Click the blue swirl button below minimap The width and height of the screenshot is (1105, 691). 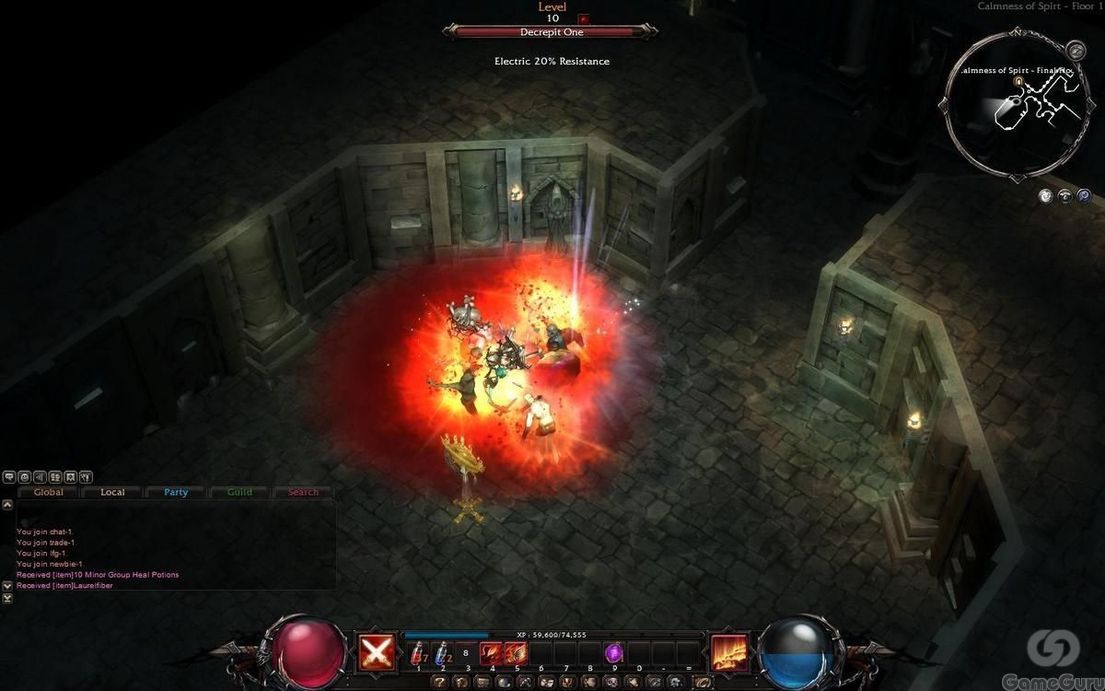point(1083,196)
